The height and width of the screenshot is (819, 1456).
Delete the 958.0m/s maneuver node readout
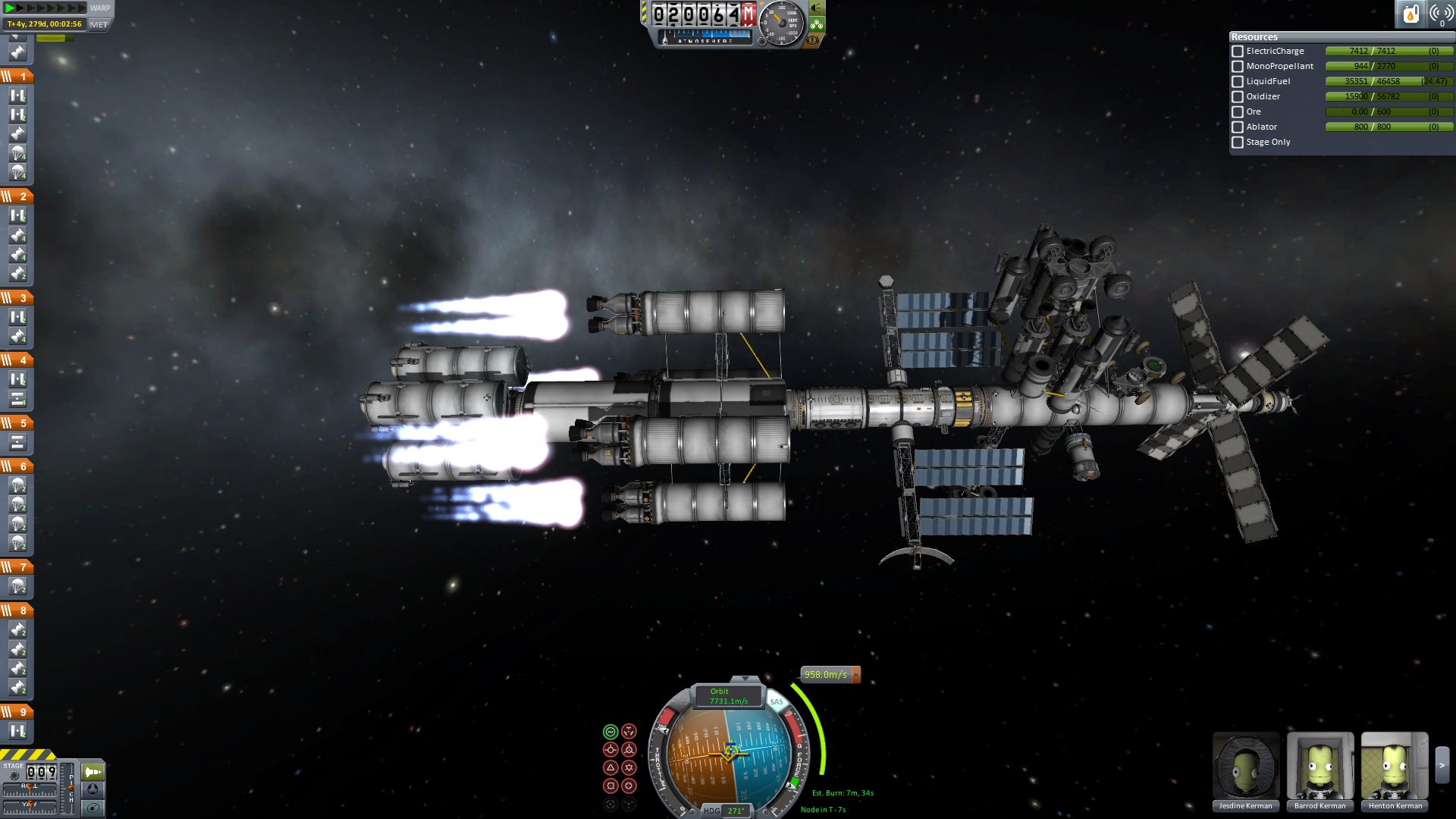coord(856,674)
